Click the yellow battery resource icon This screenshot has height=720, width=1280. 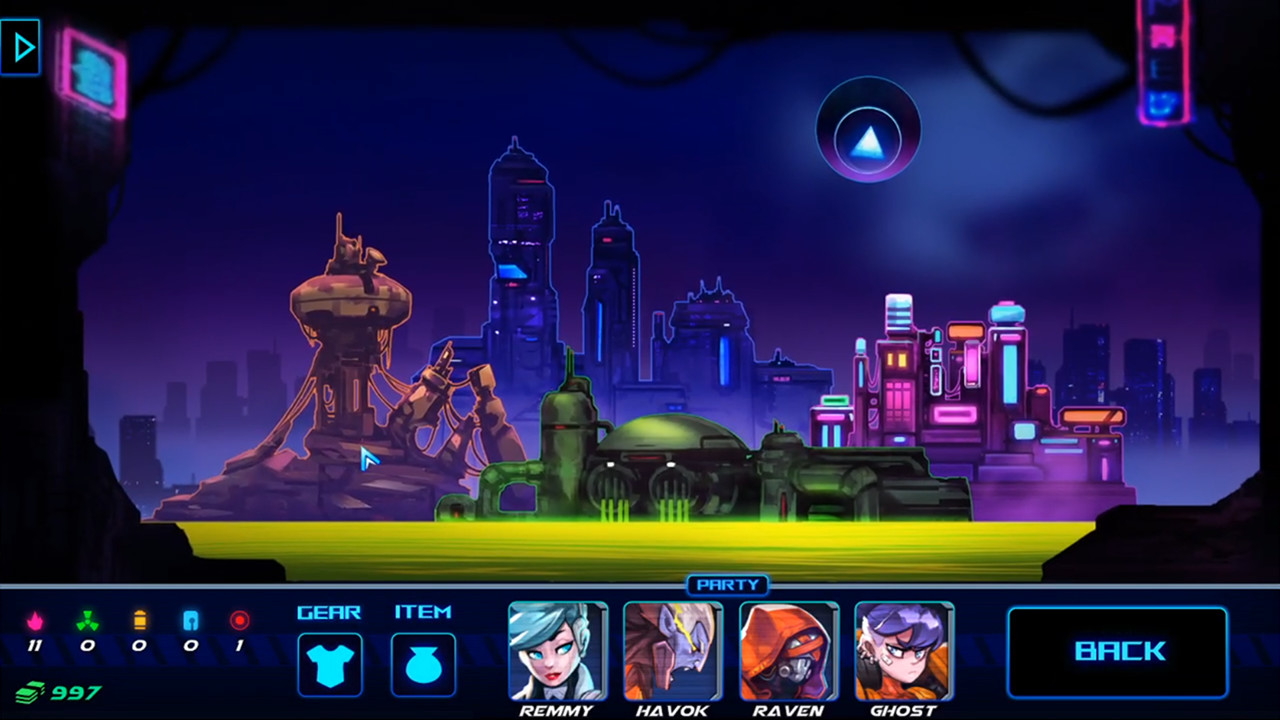coord(139,621)
